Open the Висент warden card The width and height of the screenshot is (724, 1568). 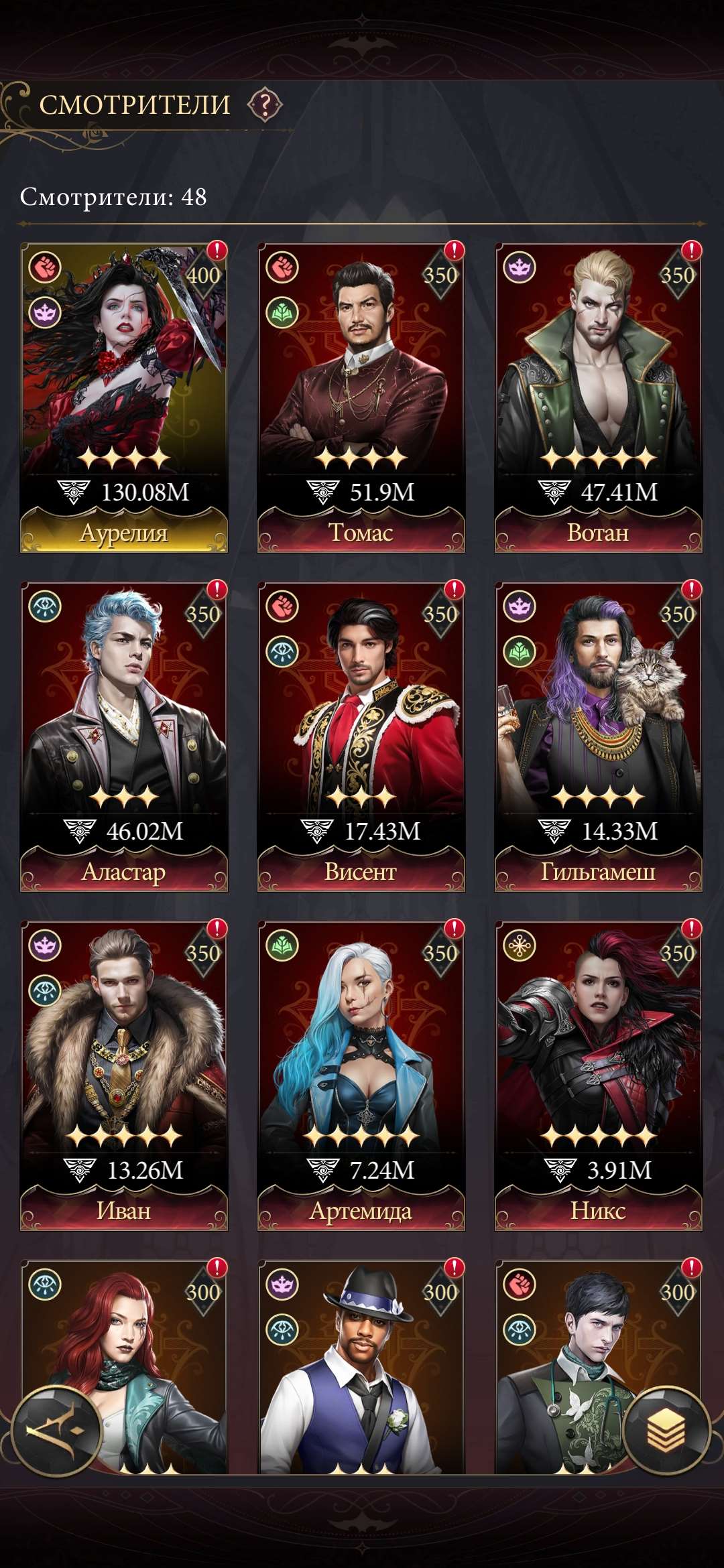point(361,736)
